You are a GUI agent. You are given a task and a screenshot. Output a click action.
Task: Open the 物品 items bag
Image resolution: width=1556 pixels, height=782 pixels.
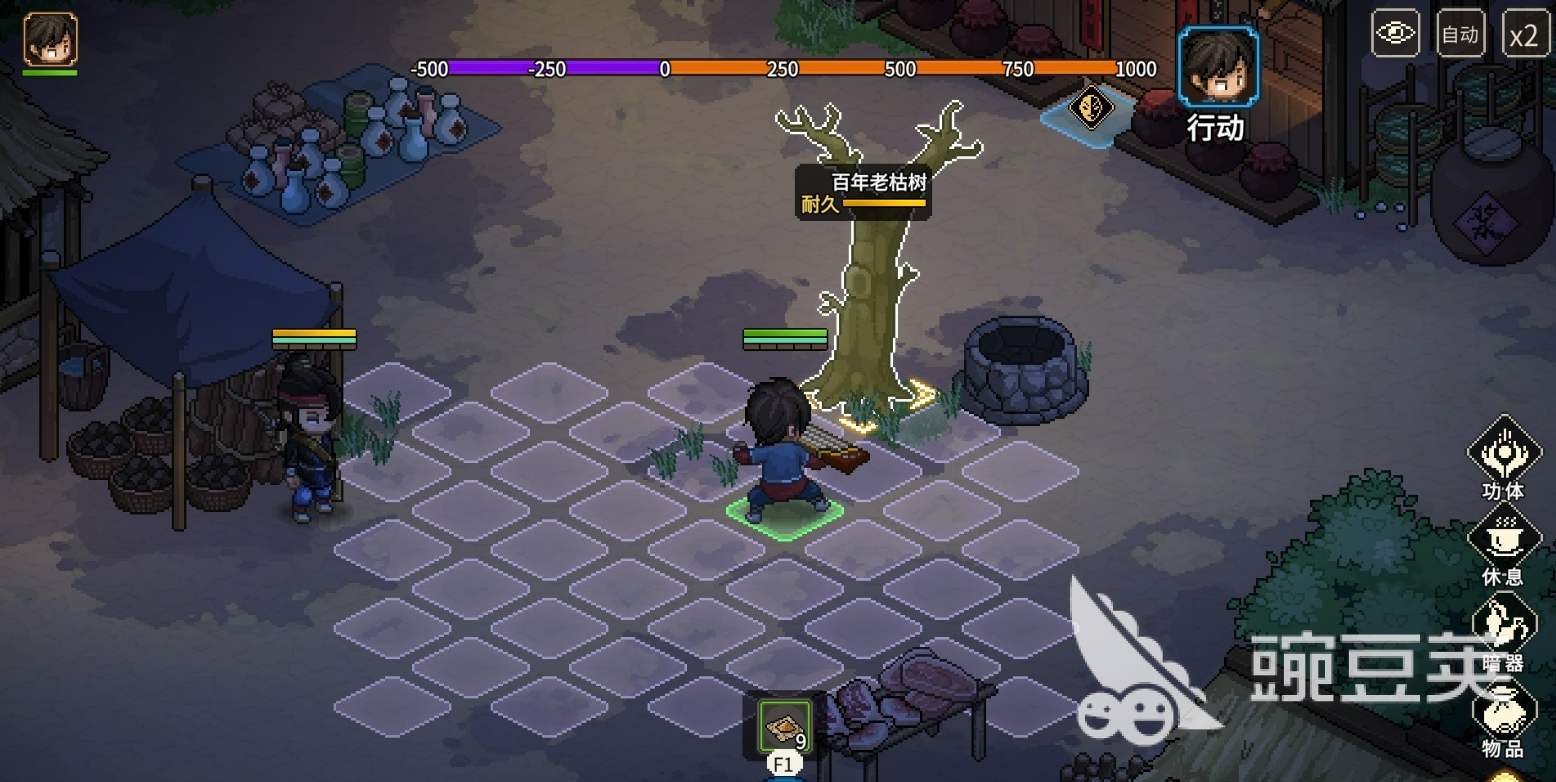click(1503, 710)
